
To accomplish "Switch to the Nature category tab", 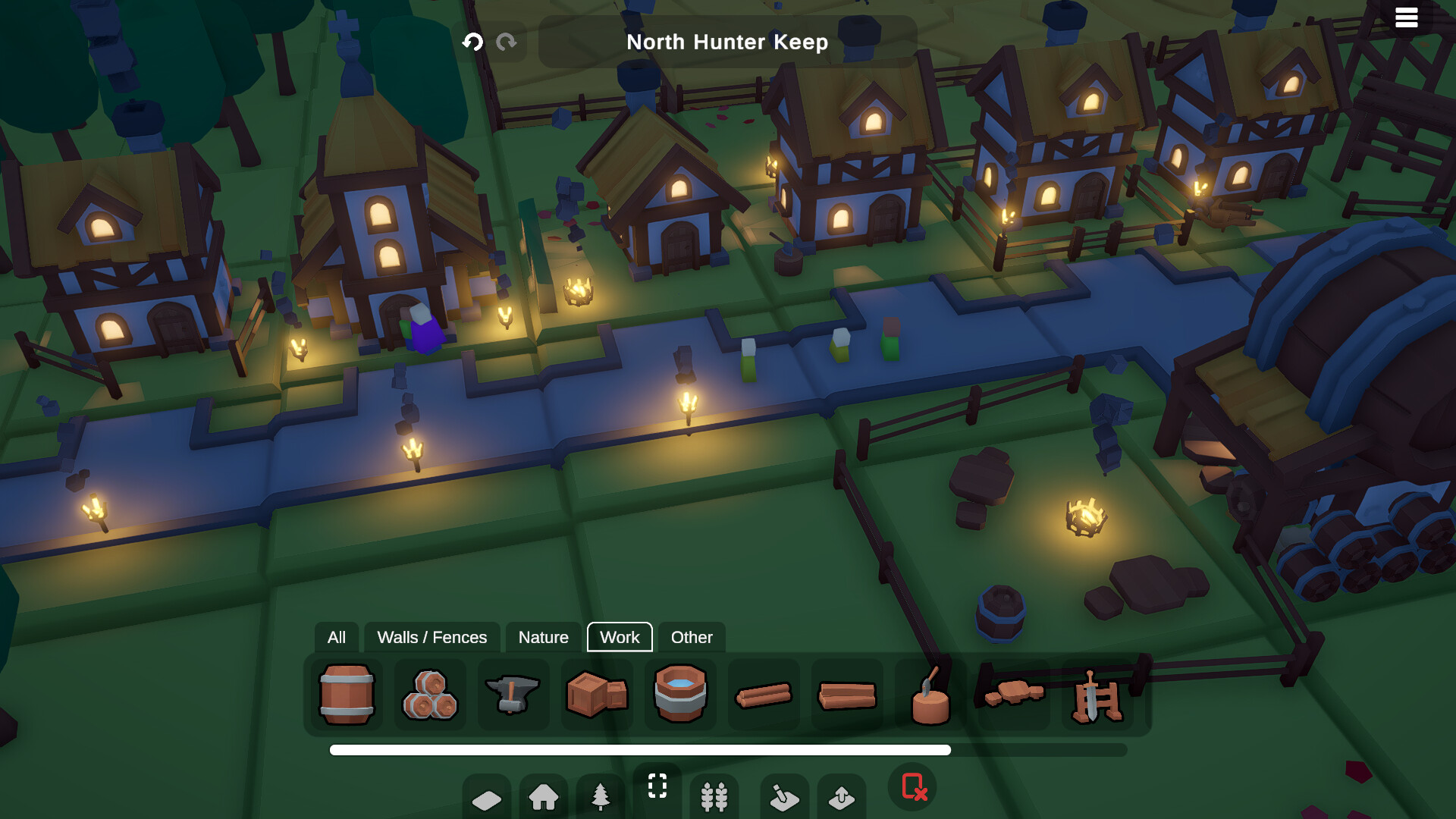I will 543,637.
